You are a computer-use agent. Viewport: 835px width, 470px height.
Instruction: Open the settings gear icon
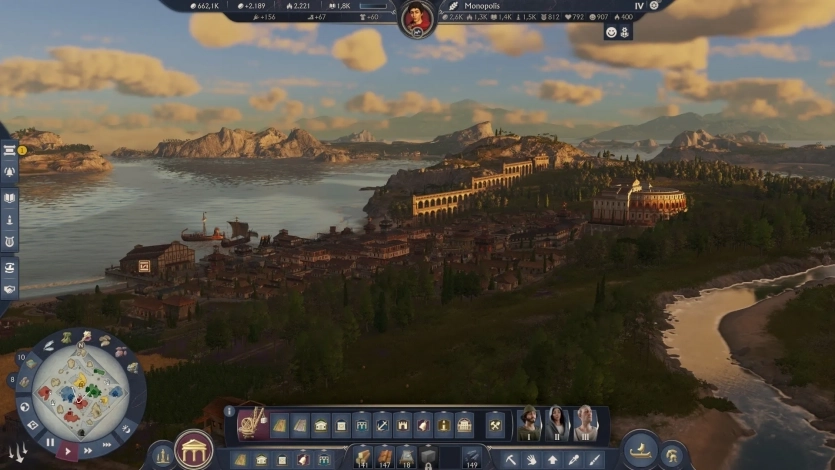pyautogui.click(x=653, y=5)
